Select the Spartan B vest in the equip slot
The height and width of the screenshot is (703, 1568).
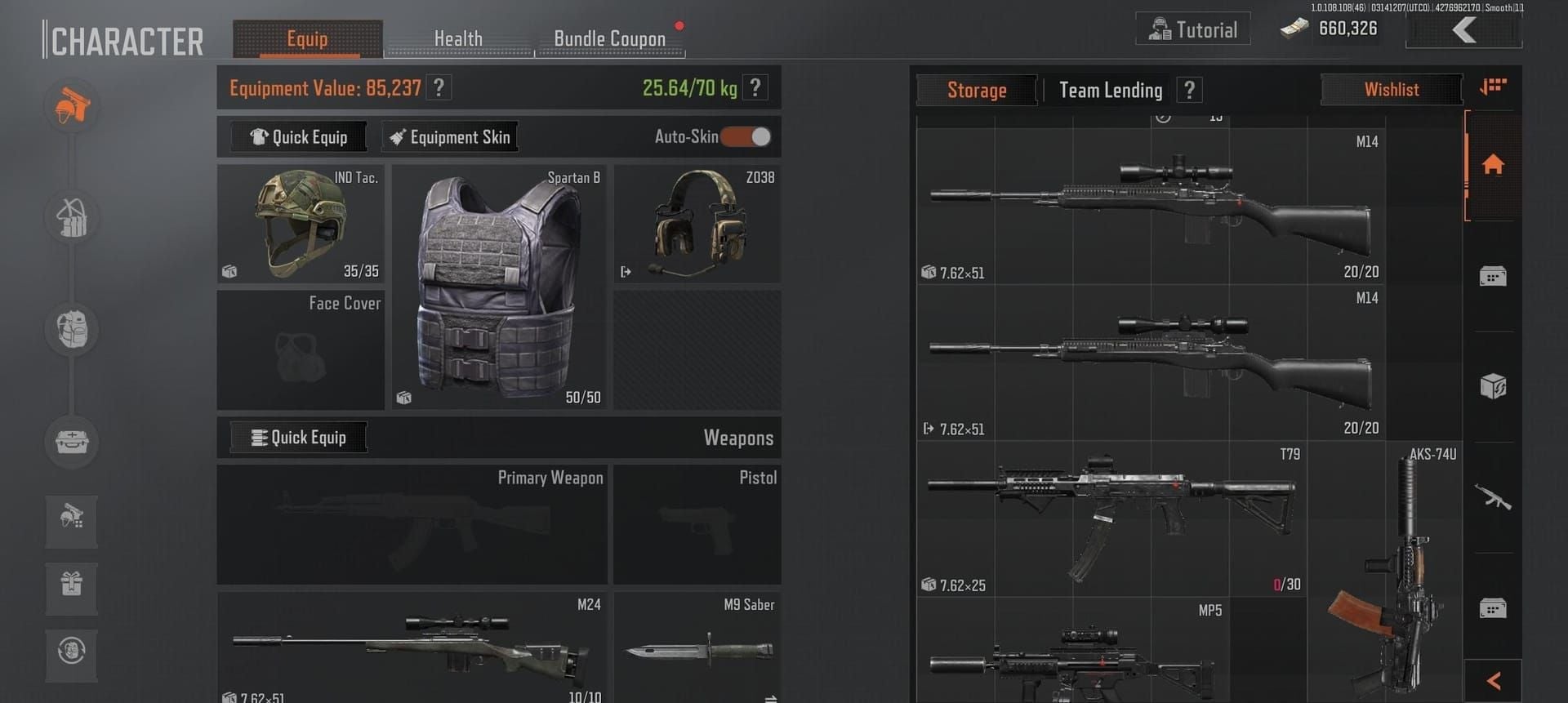pos(498,287)
